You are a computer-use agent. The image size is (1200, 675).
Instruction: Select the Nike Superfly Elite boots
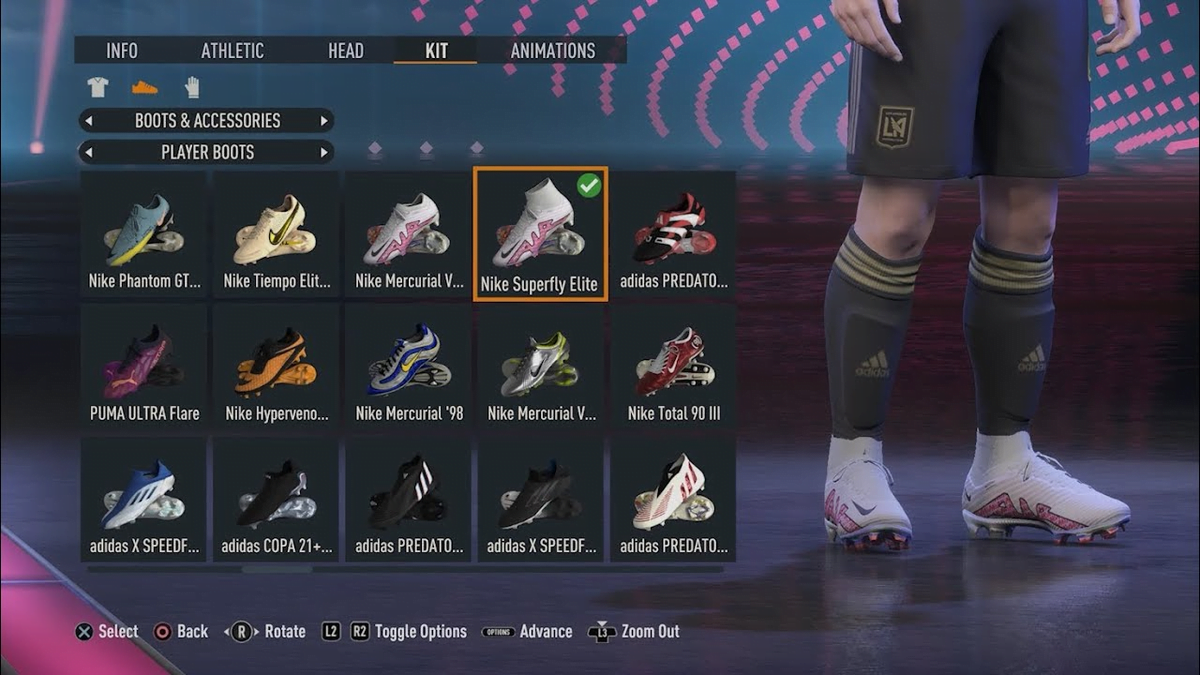539,236
